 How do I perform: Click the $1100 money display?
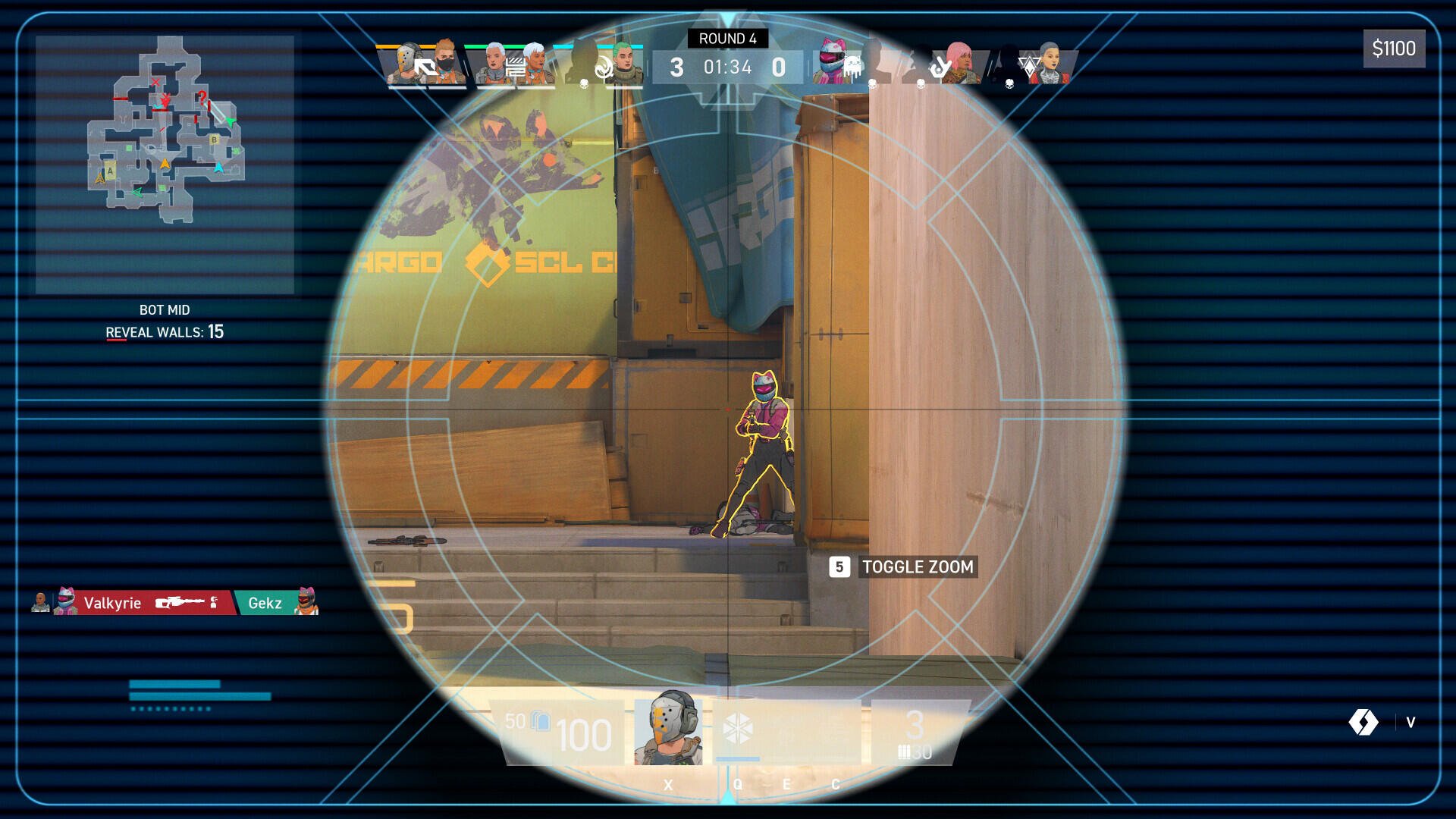[x=1394, y=49]
